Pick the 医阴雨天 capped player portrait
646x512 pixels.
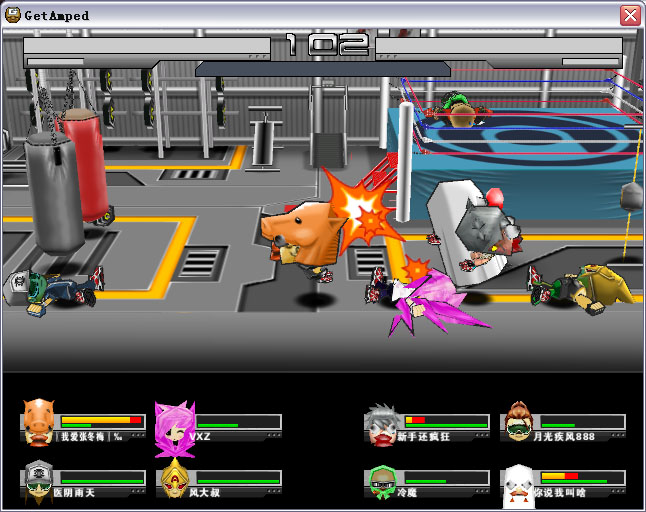click(x=38, y=480)
